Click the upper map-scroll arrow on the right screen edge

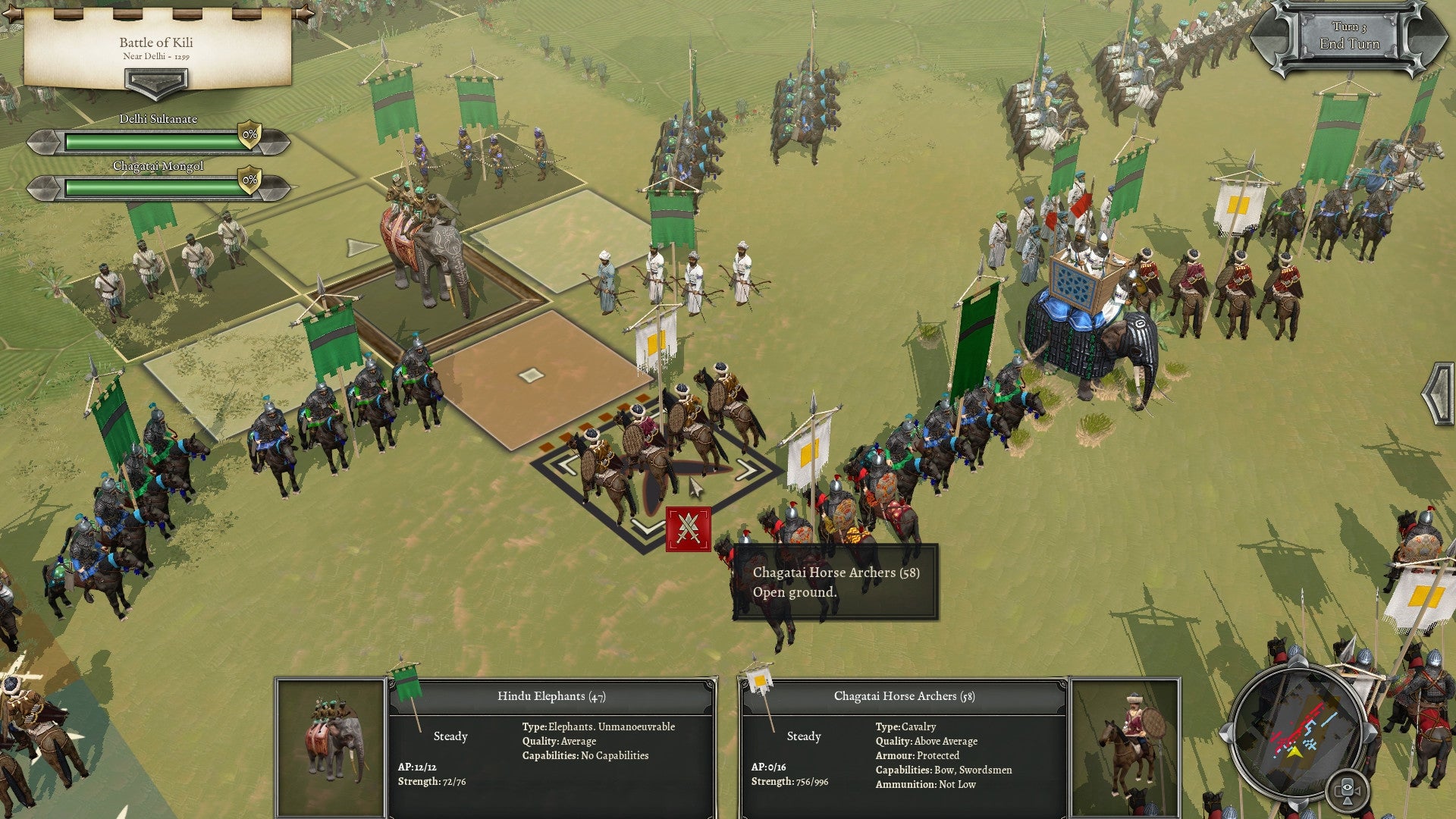(x=1439, y=378)
